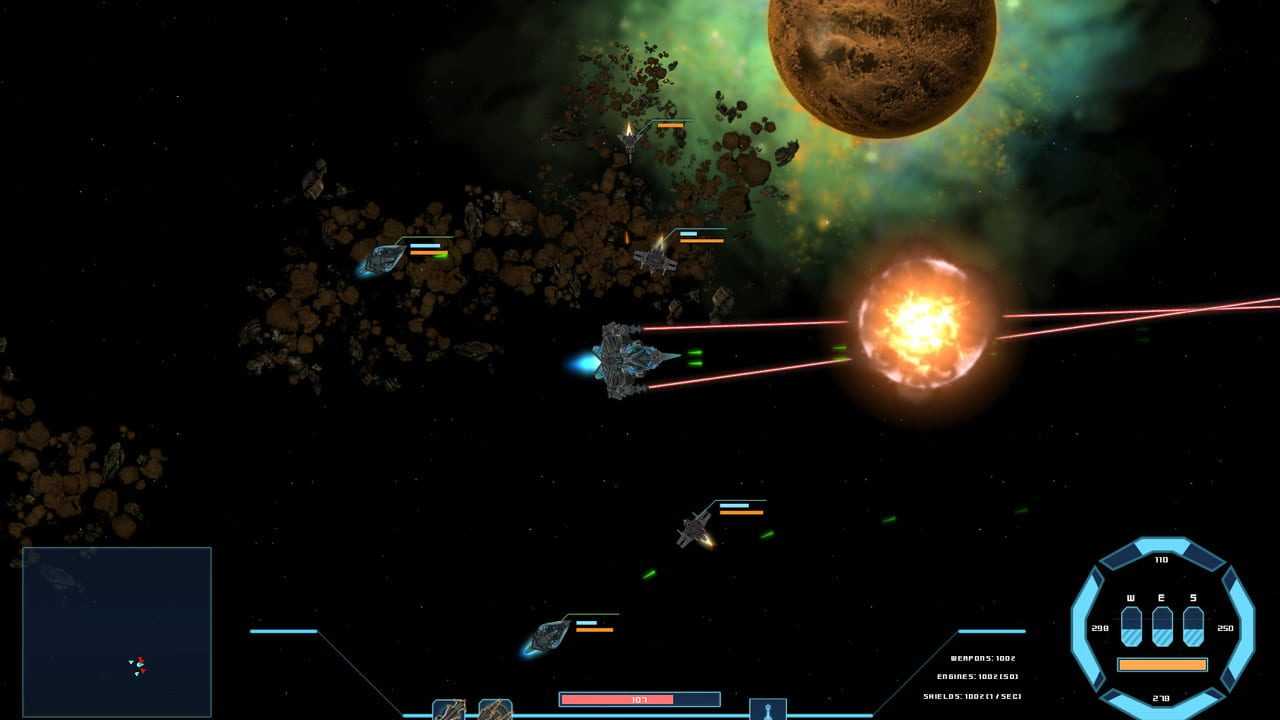Boost the S shields power cell
1280x720 pixels.
1193,626
